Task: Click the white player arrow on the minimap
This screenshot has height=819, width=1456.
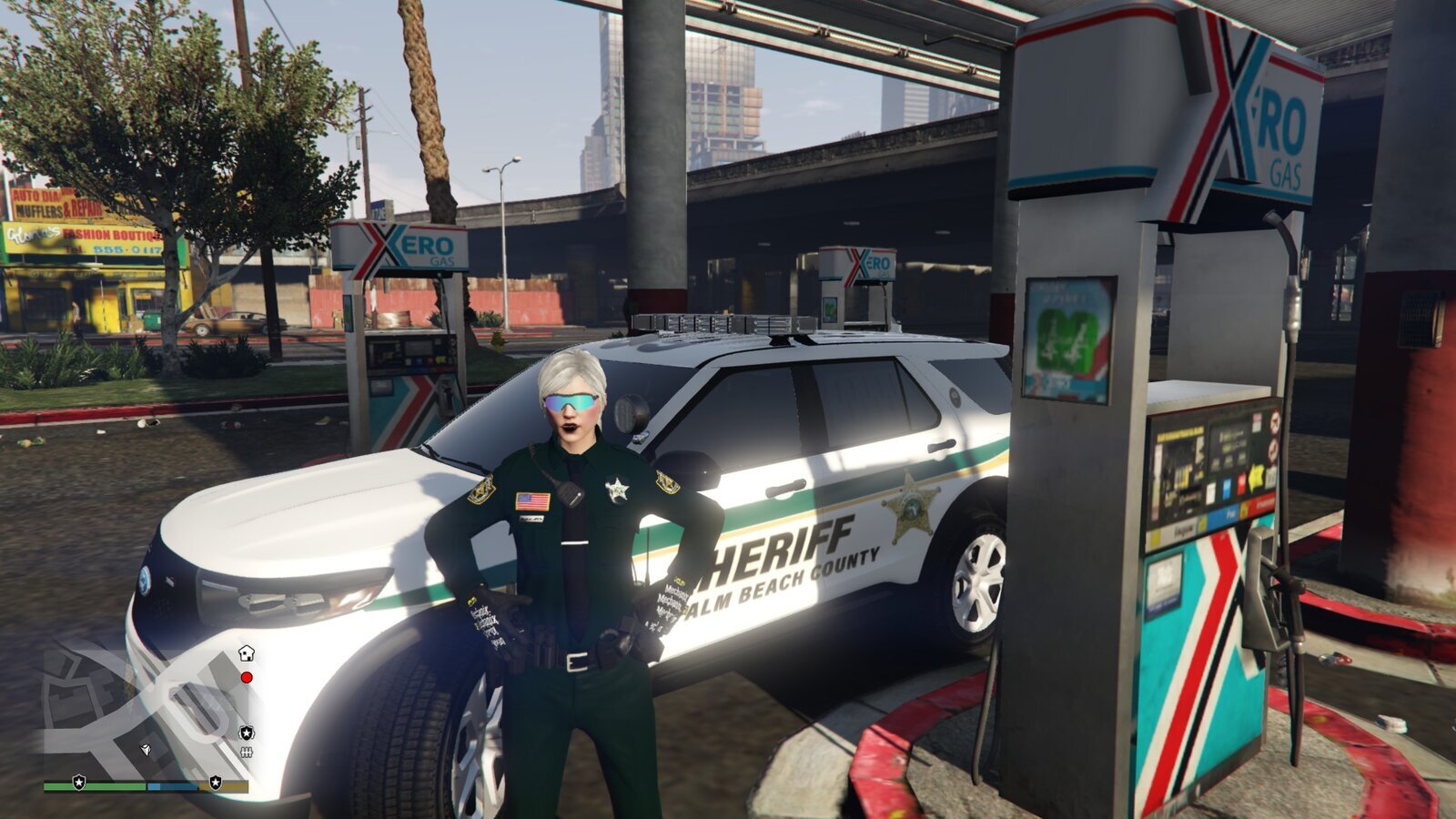Action: tap(145, 749)
